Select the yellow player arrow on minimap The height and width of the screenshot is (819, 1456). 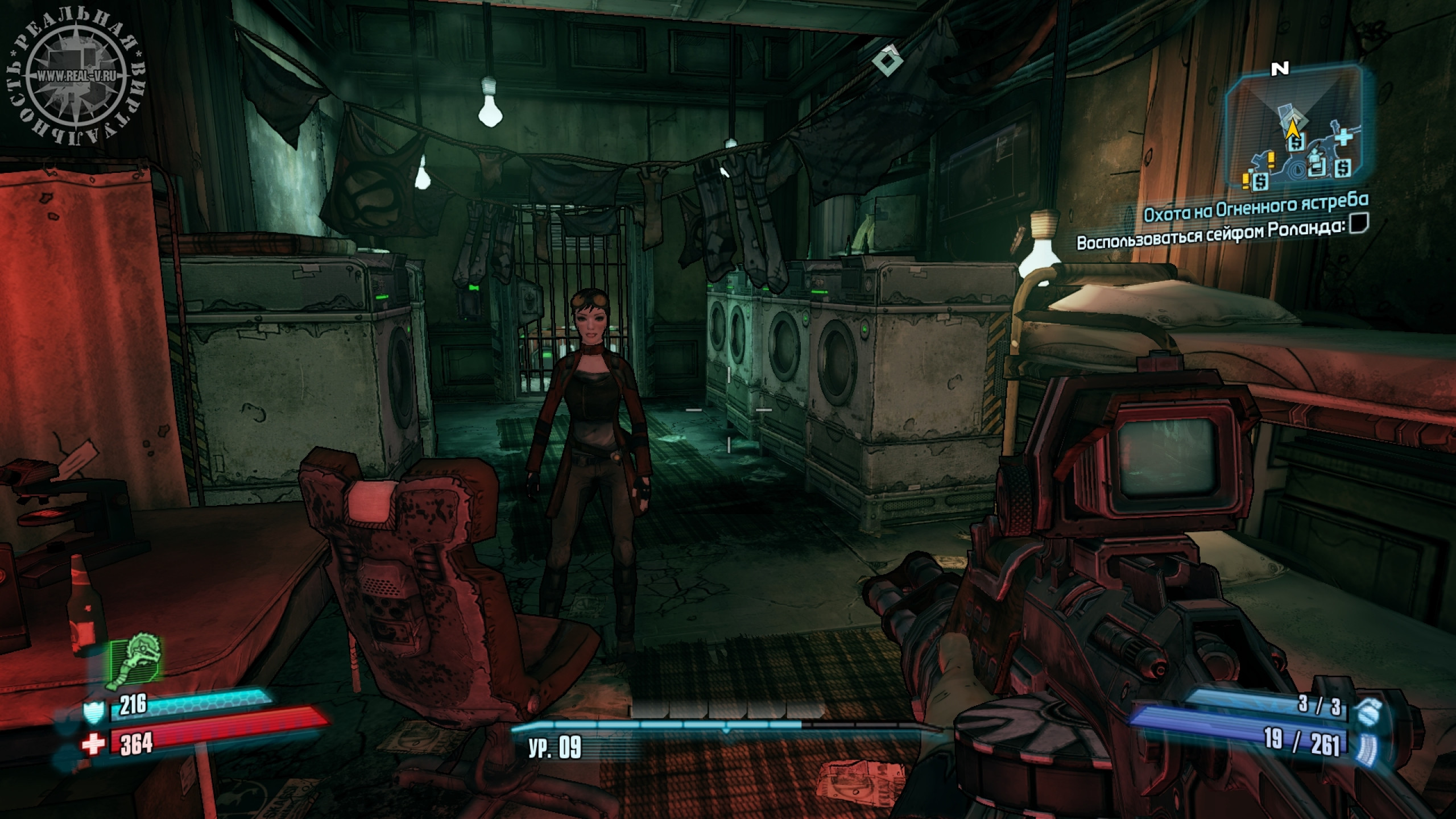point(1293,131)
